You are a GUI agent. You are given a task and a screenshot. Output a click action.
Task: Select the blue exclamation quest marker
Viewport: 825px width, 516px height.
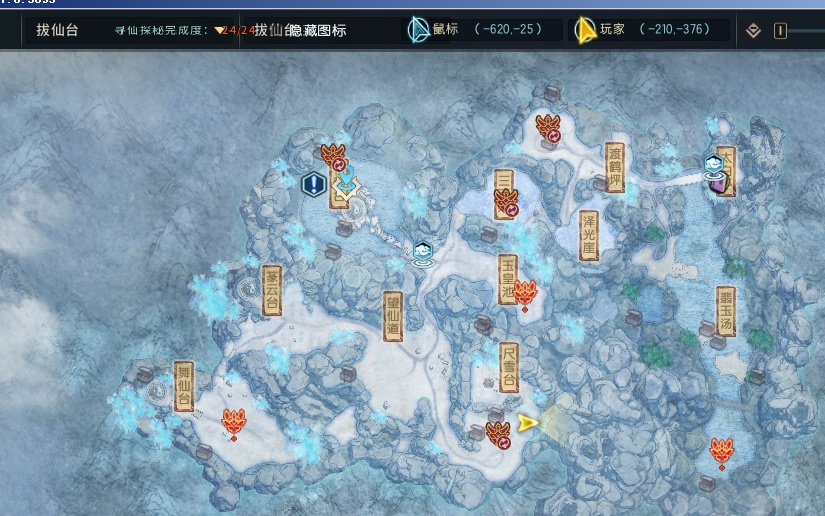pyautogui.click(x=314, y=184)
